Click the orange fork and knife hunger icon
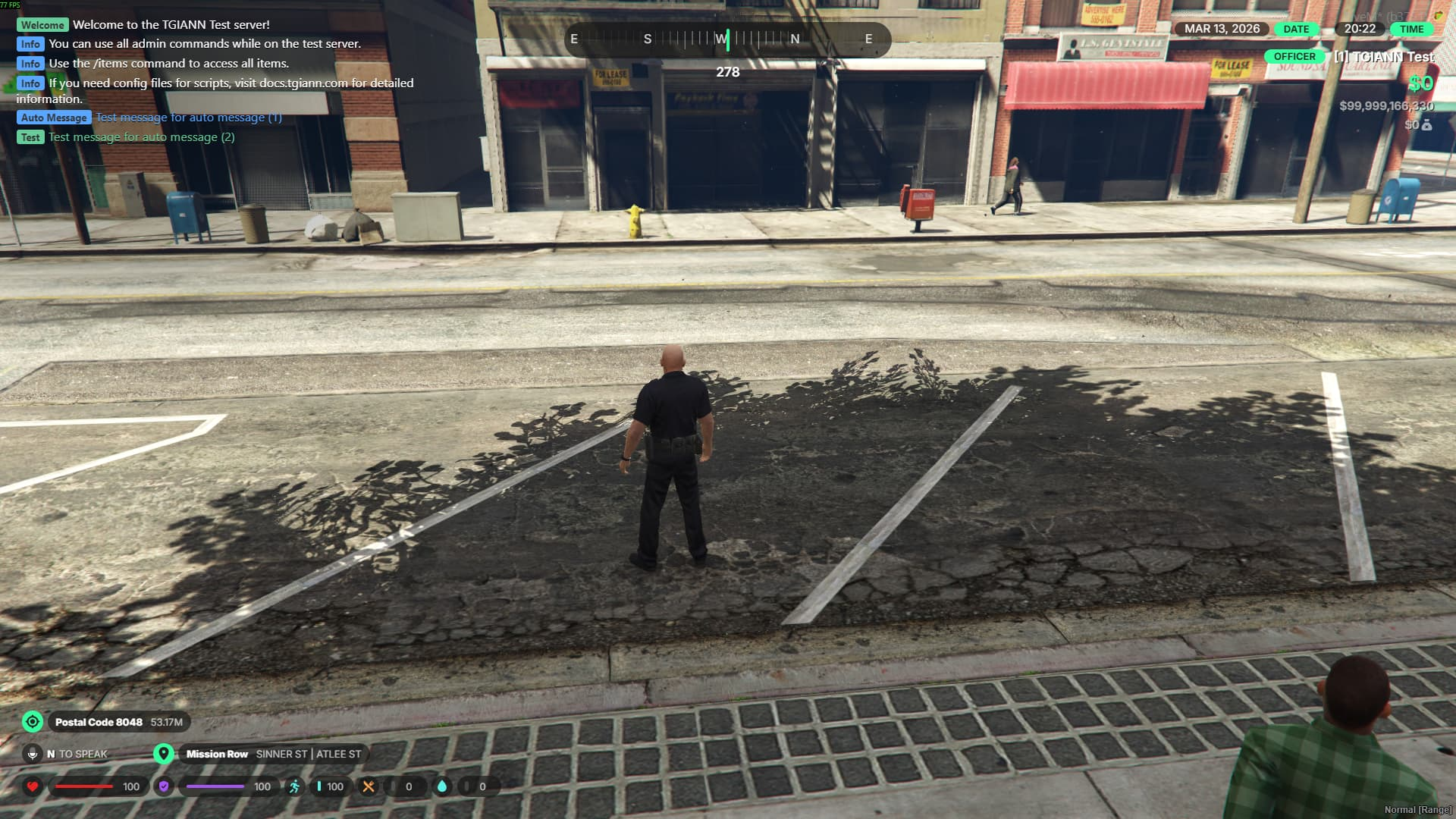The image size is (1456, 819). tap(369, 786)
